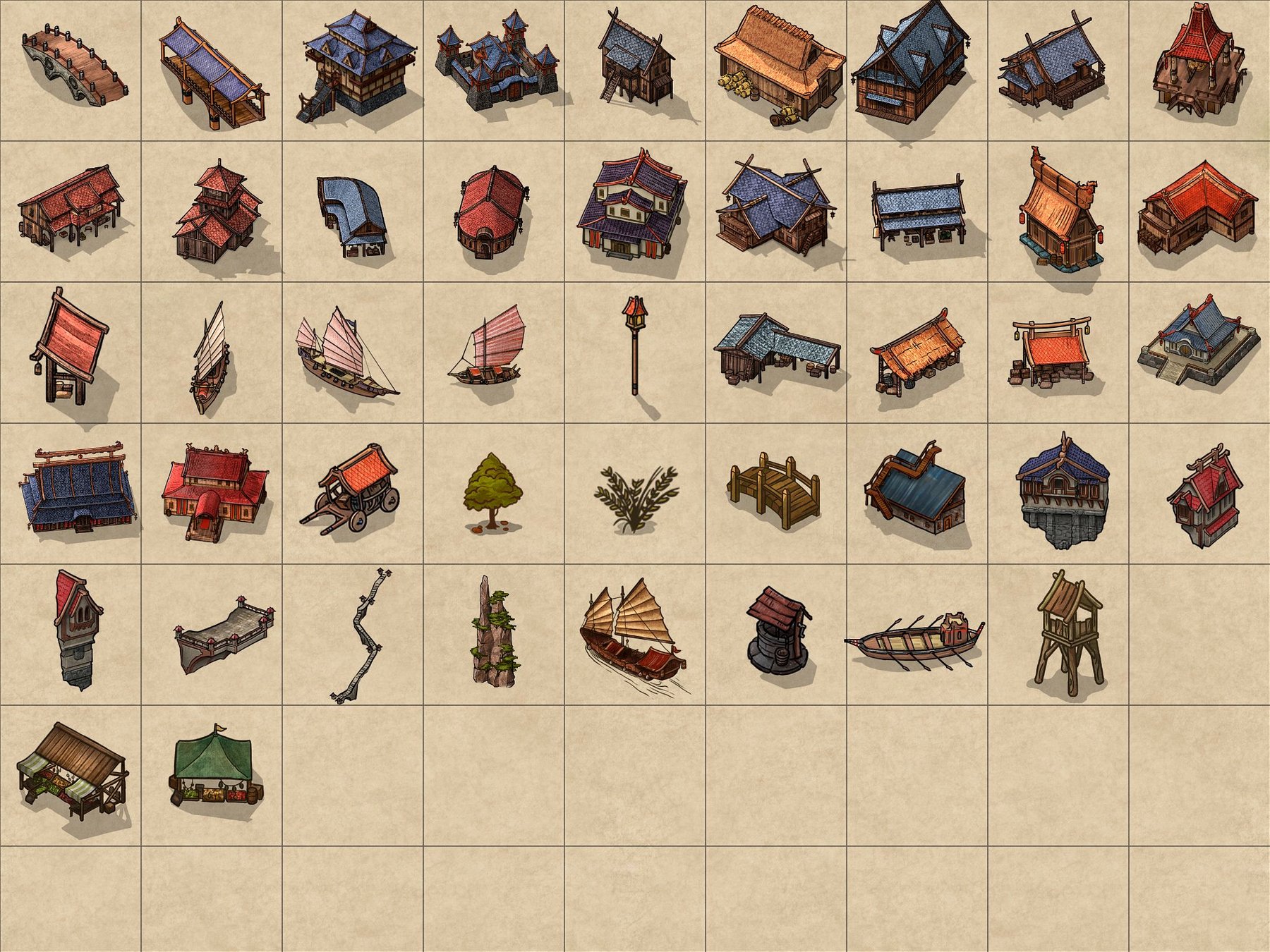Viewport: 1270px width, 952px height.
Task: Select the small wooden plank bridge
Action: (775, 490)
